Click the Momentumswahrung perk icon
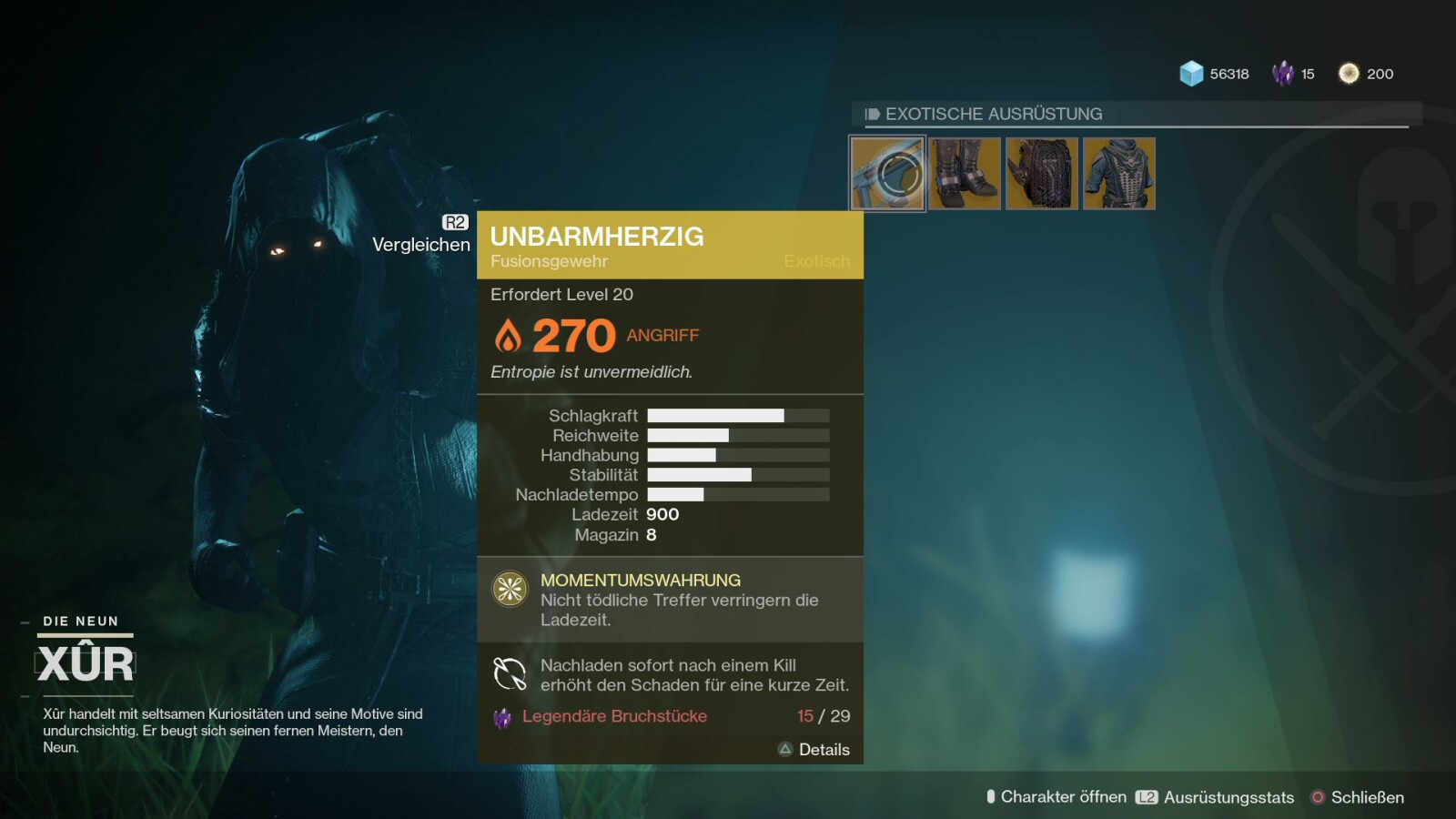The width and height of the screenshot is (1456, 819). point(510,589)
